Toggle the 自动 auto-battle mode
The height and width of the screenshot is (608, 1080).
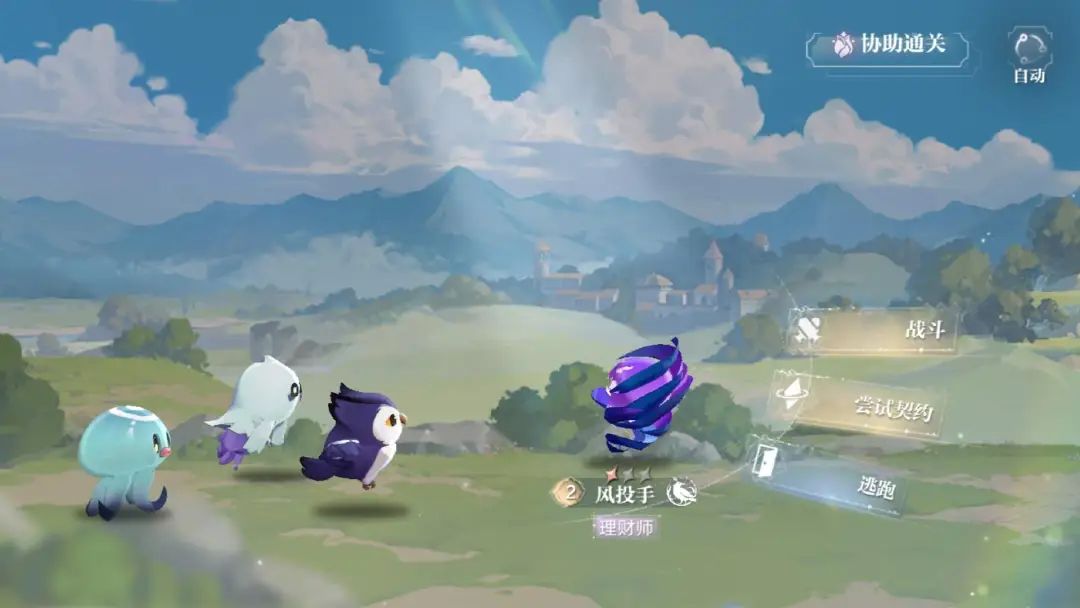point(1029,54)
